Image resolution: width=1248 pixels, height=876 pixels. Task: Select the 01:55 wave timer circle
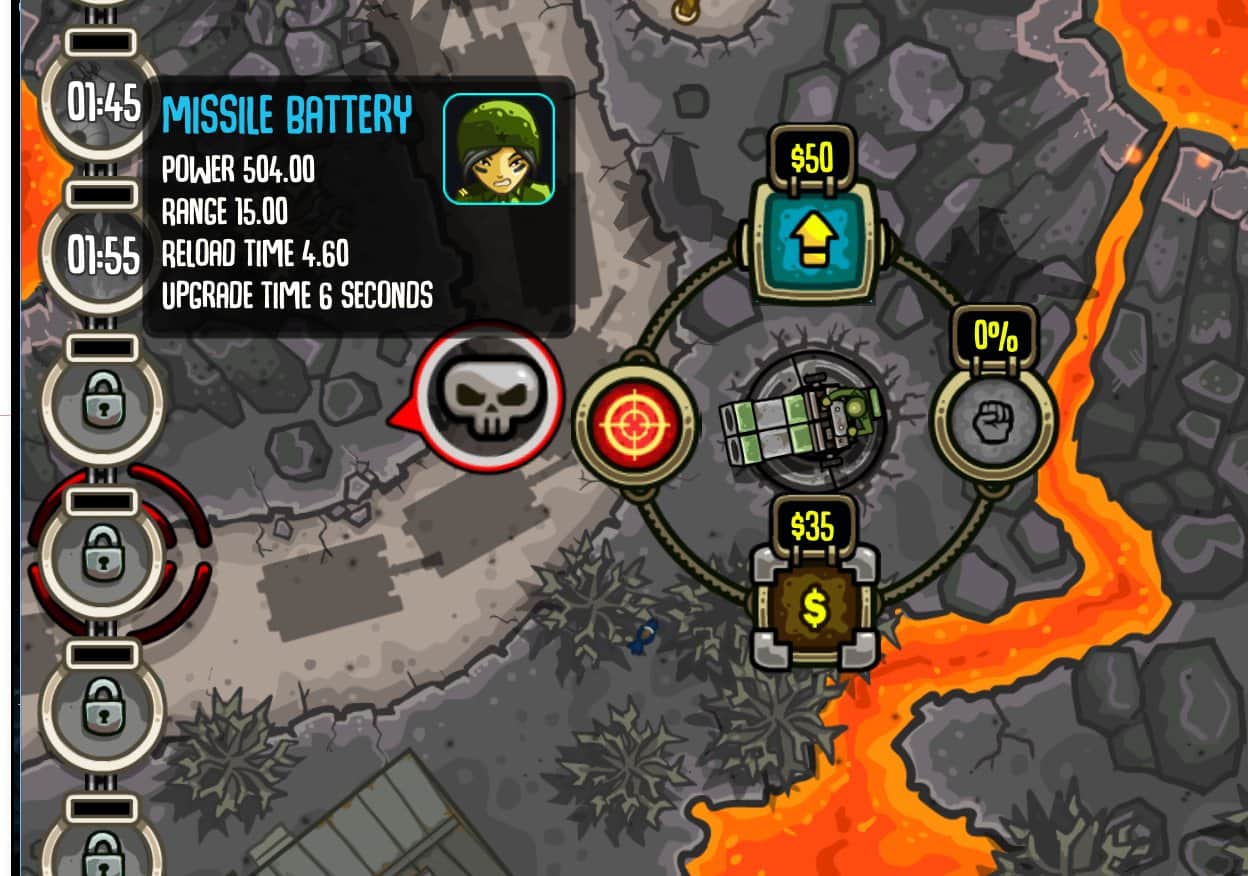click(x=102, y=256)
